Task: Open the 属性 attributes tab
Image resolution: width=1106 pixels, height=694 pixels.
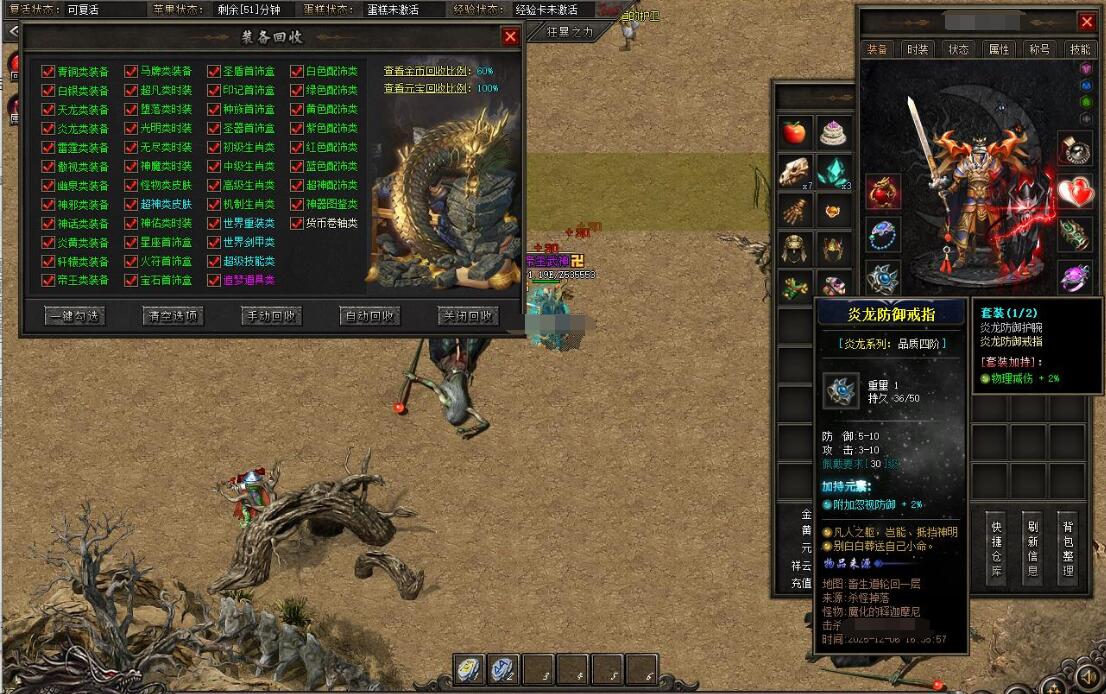Action: point(998,49)
